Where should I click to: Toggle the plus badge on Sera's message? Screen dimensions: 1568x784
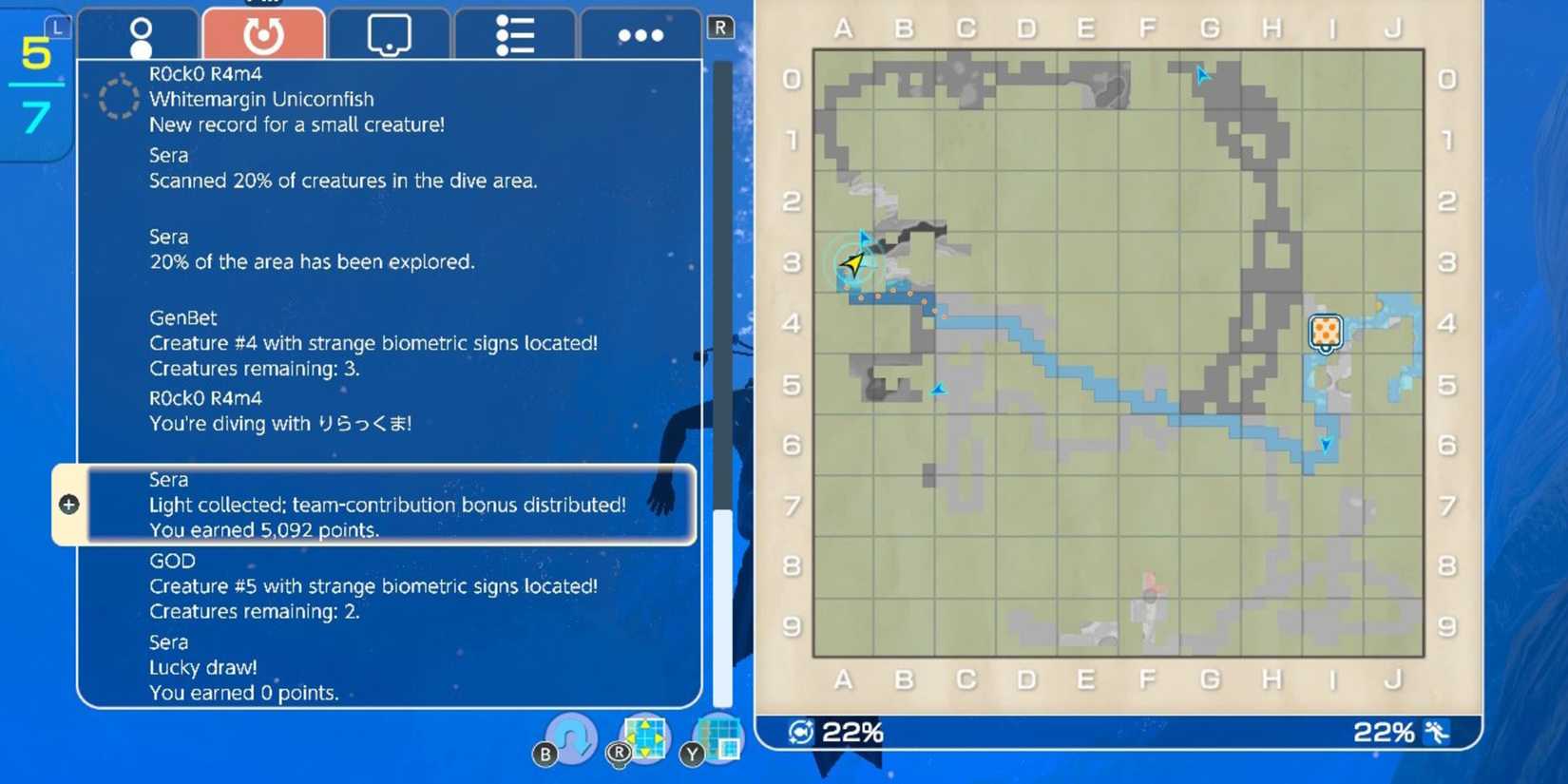pos(67,505)
